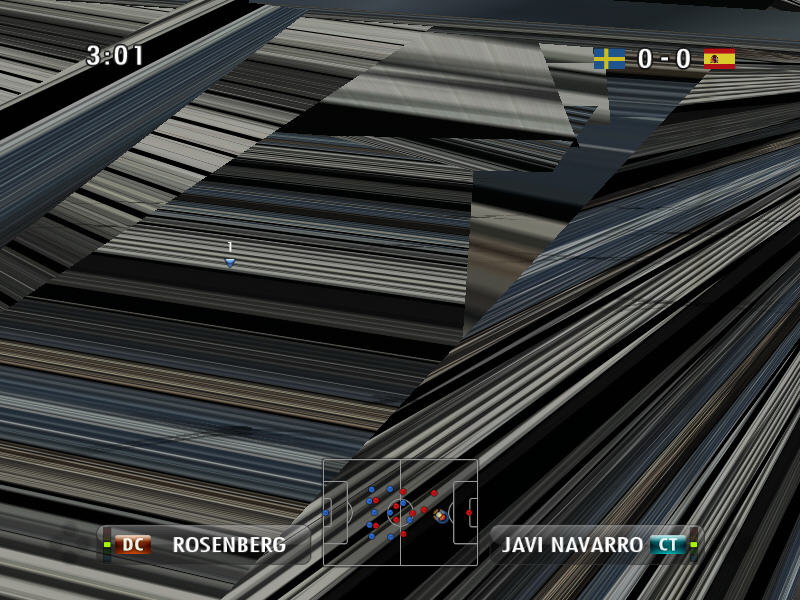Click the blue player 1 cursor marker

[230, 262]
